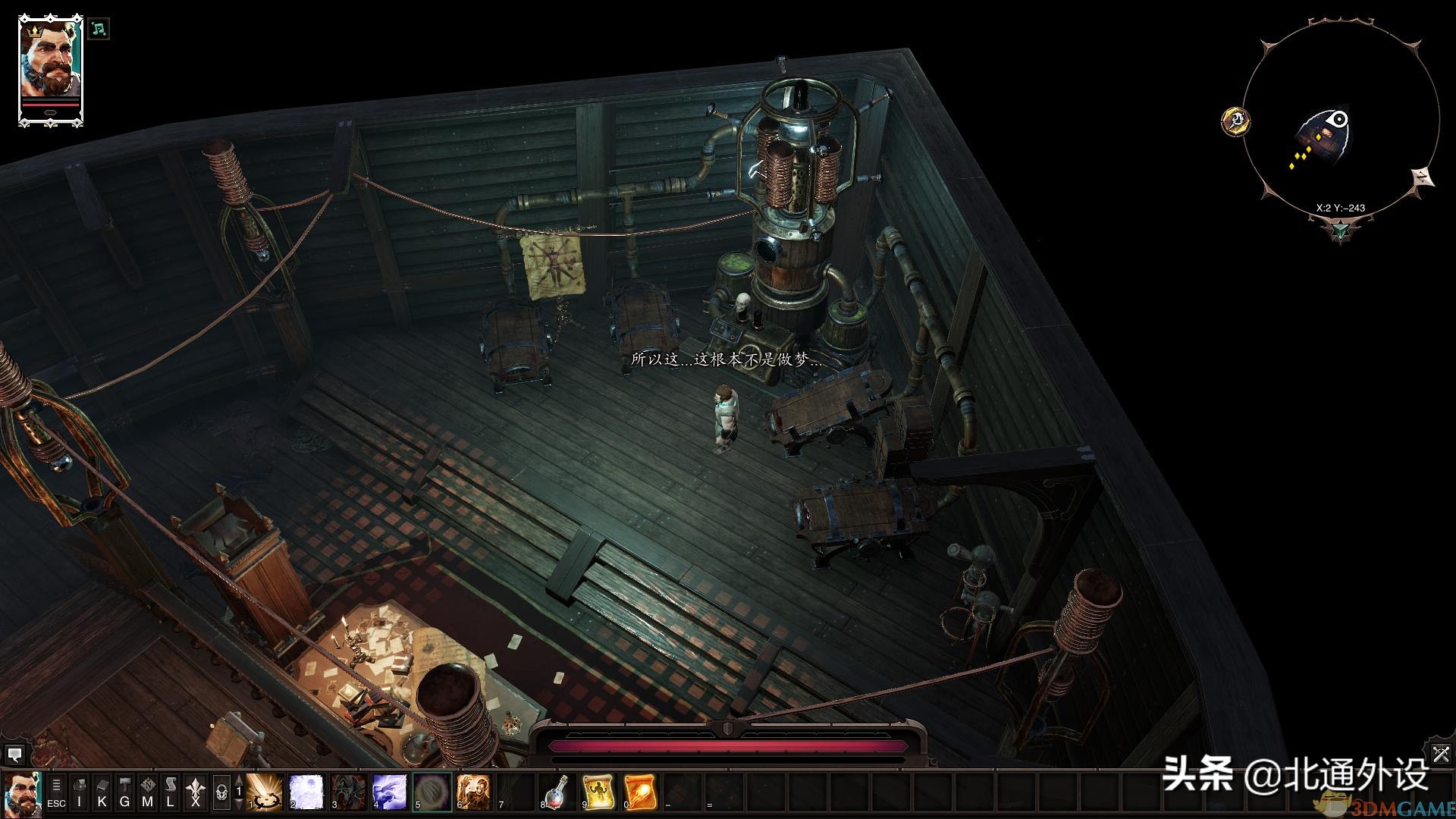Activate the dark tentacle skill in slot 3
Image resolution: width=1456 pixels, height=819 pixels.
349,792
